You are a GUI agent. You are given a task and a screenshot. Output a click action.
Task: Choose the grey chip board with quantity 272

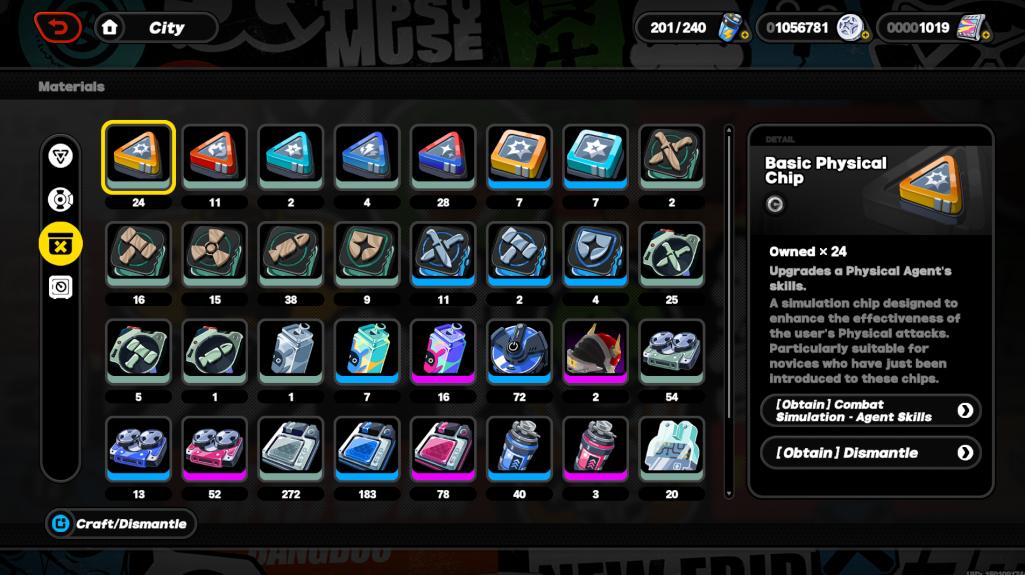291,449
